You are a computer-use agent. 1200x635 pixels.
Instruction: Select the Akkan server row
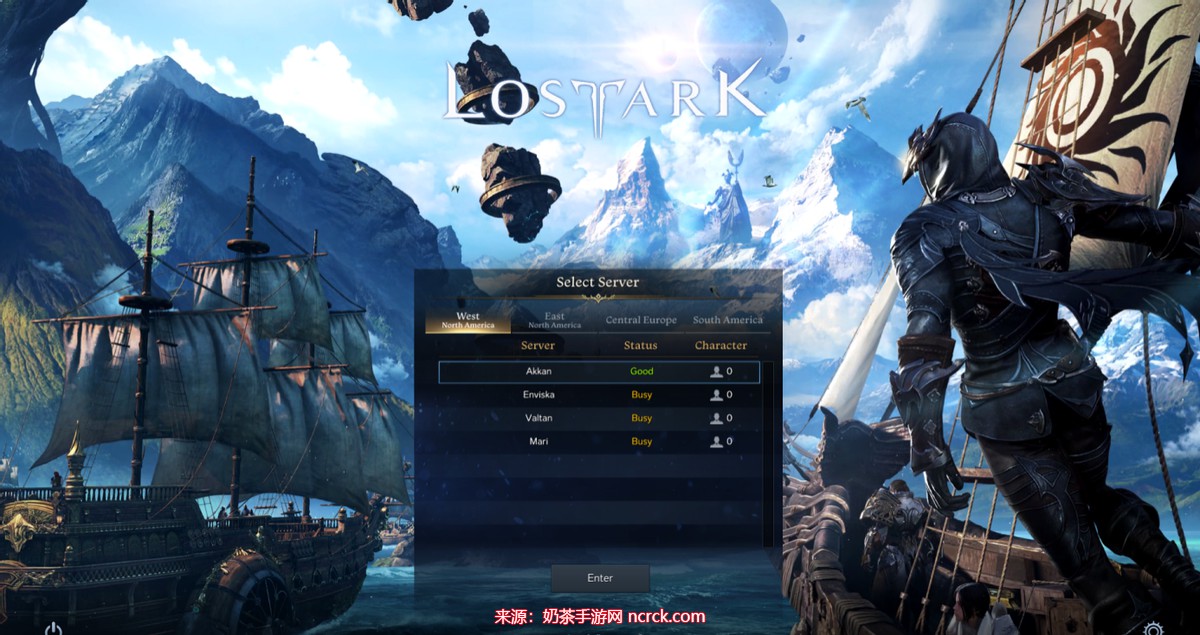click(598, 371)
